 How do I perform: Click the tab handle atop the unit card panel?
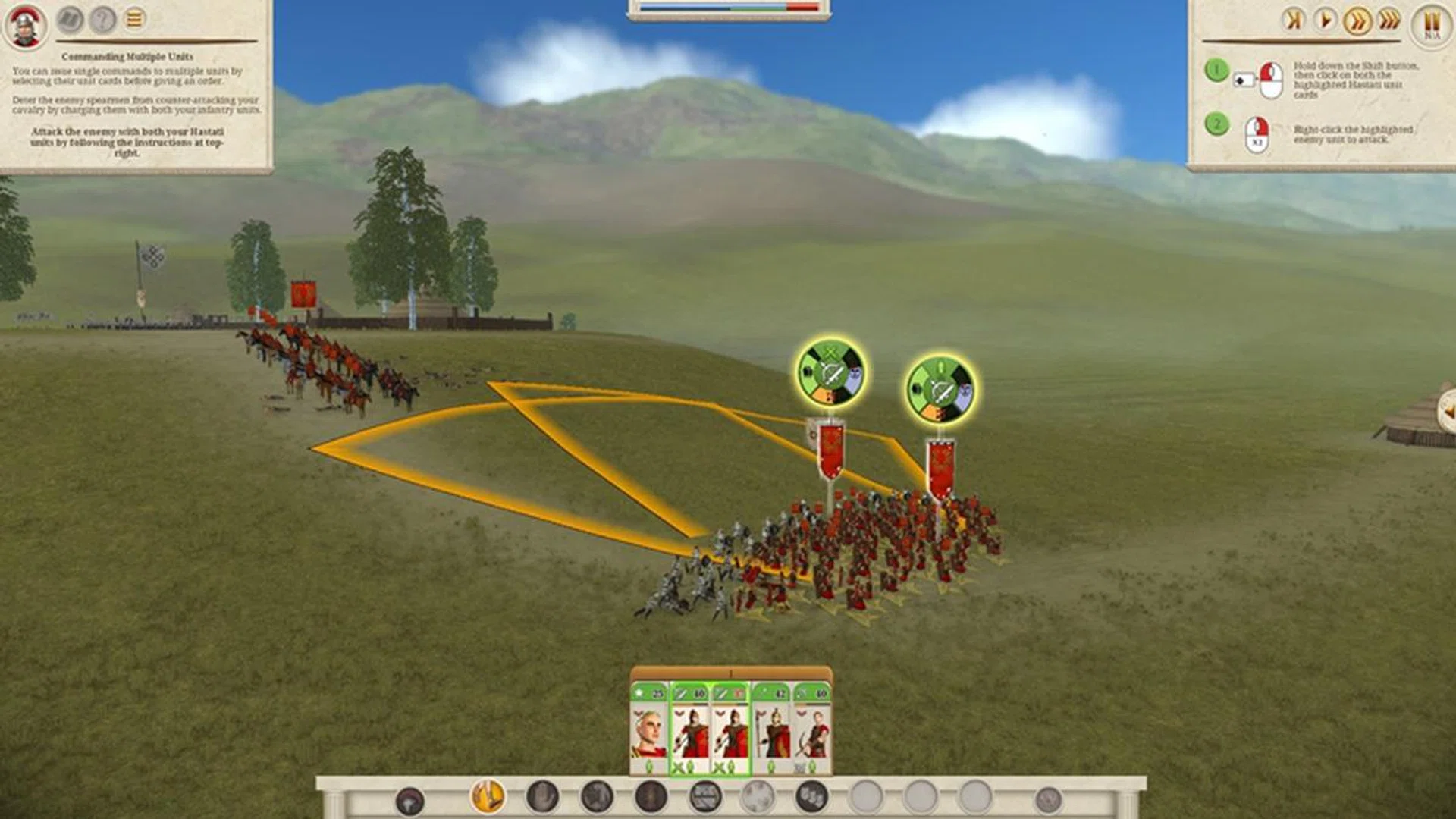pyautogui.click(x=730, y=673)
